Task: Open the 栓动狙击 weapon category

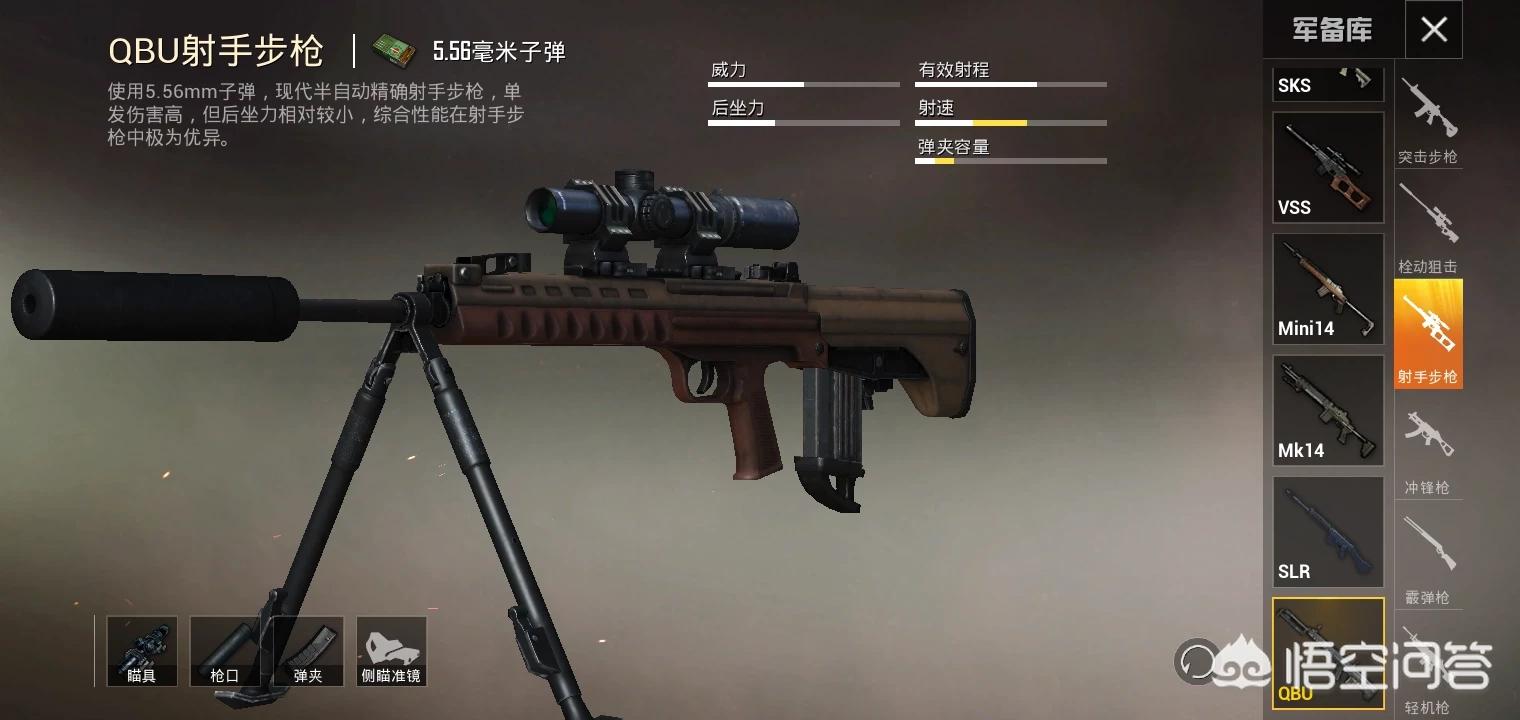Action: (x=1428, y=228)
